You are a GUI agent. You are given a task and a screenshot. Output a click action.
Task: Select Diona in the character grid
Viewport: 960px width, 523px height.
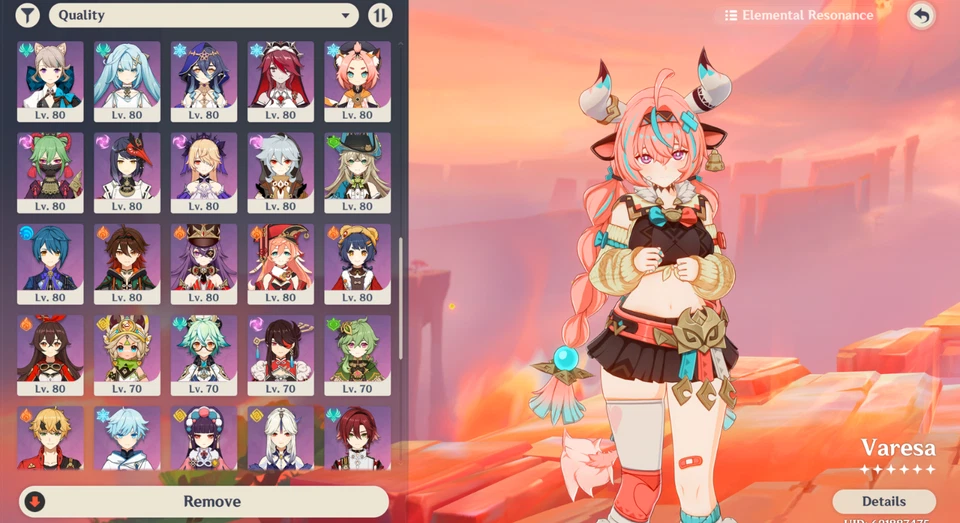point(357,80)
